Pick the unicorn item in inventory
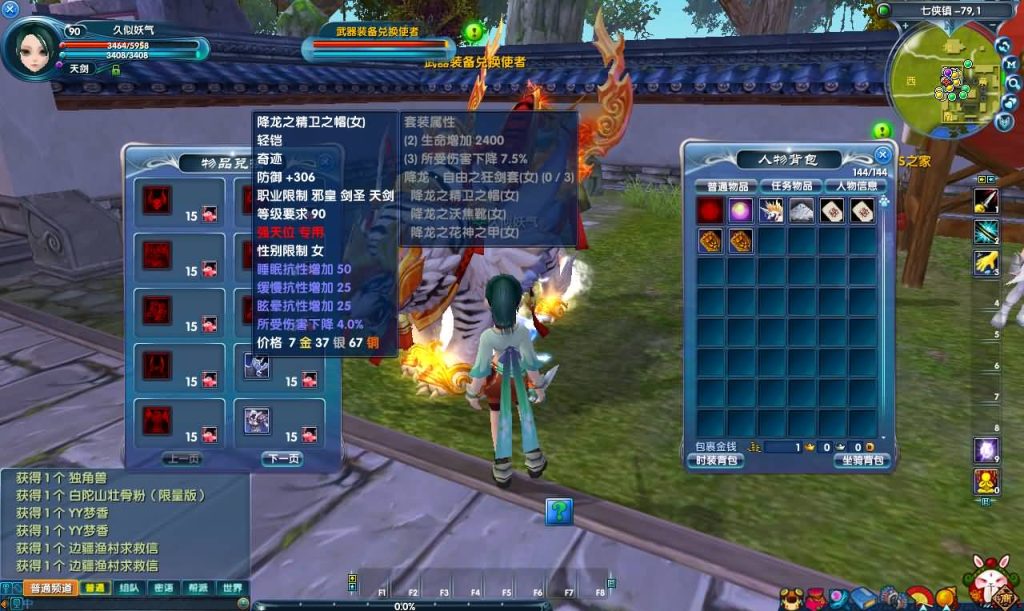 (772, 210)
